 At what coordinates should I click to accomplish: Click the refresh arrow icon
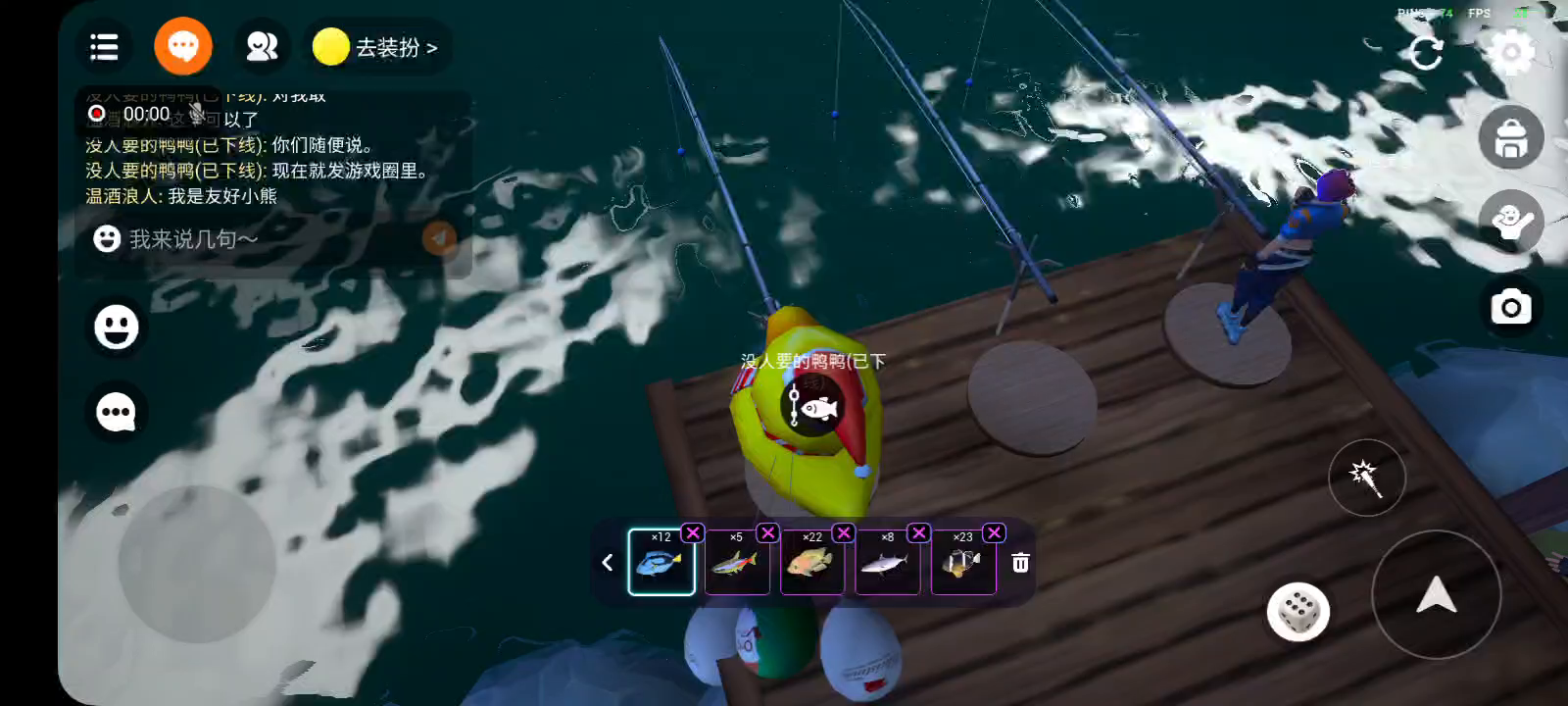coord(1426,52)
